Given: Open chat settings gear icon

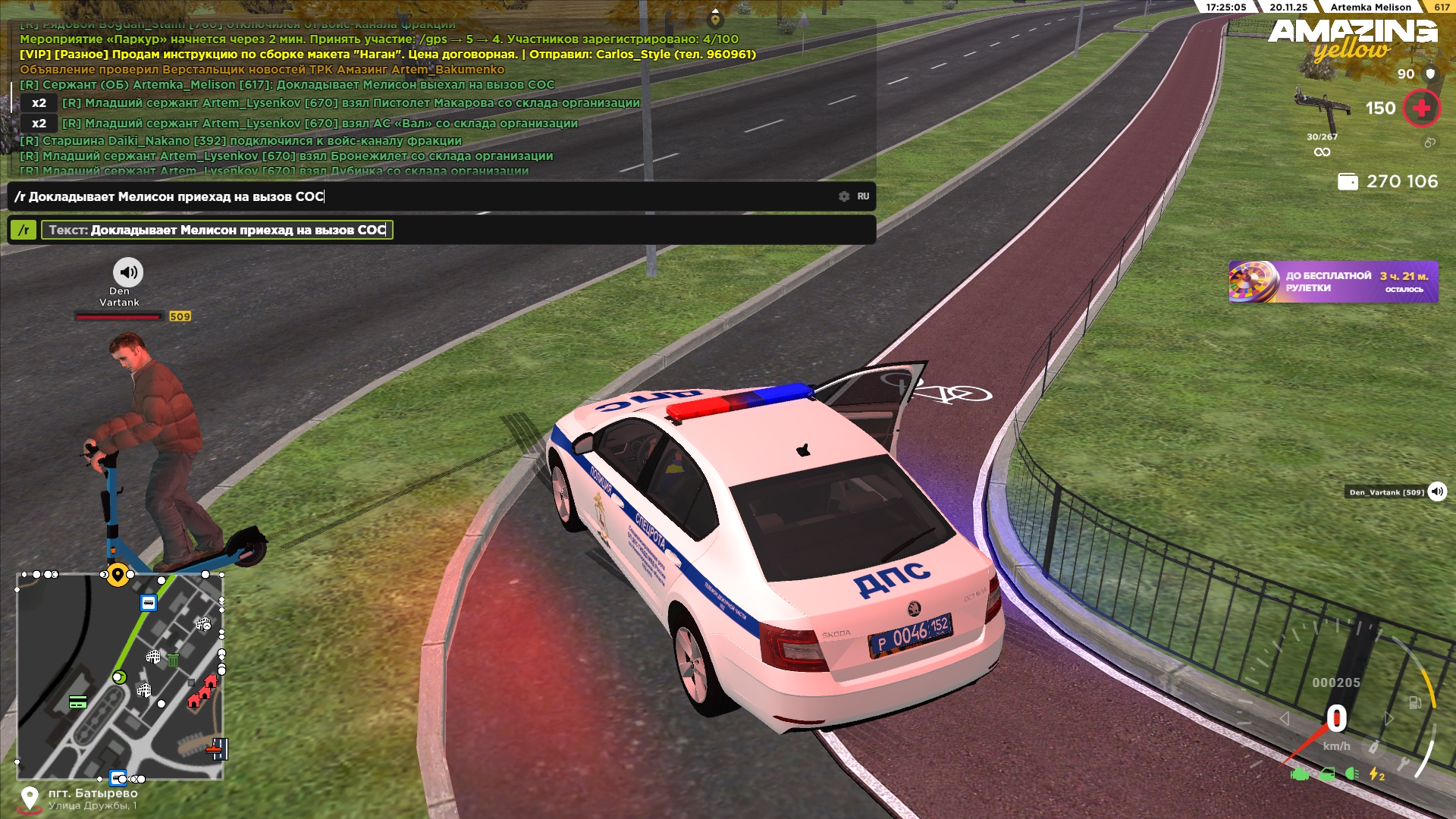Looking at the screenshot, I should 844,196.
